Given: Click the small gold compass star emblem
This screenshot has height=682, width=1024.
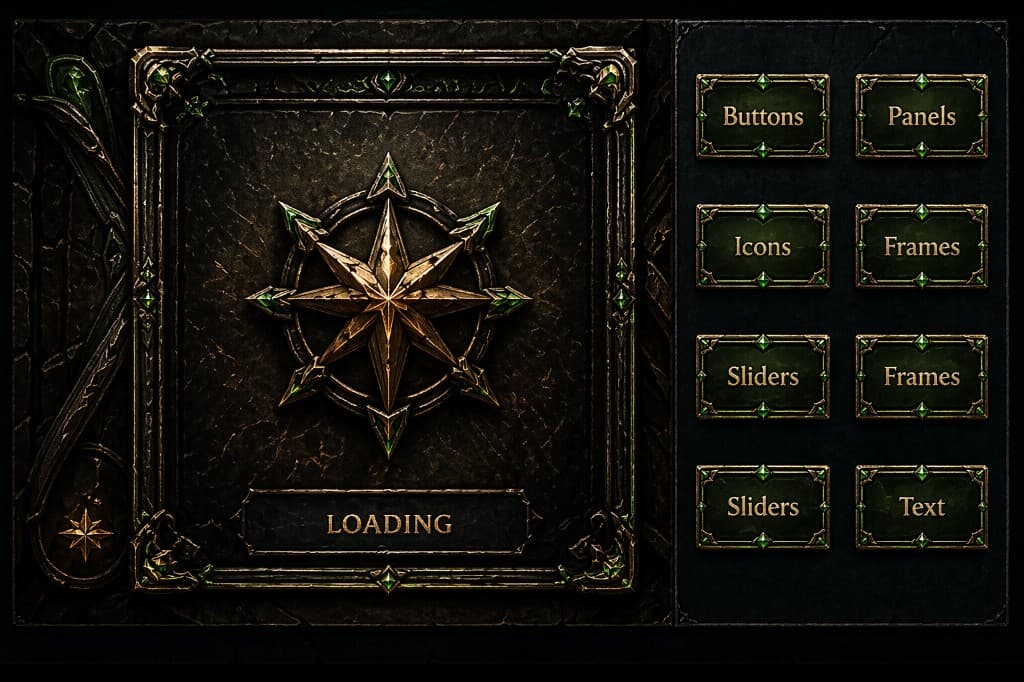Looking at the screenshot, I should pyautogui.click(x=85, y=533).
